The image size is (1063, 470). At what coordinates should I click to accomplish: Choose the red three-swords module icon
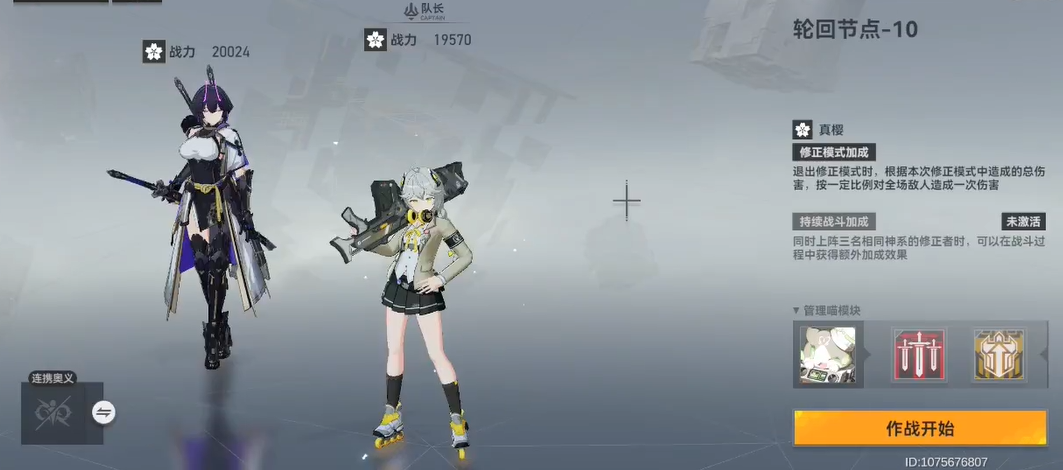[x=918, y=355]
